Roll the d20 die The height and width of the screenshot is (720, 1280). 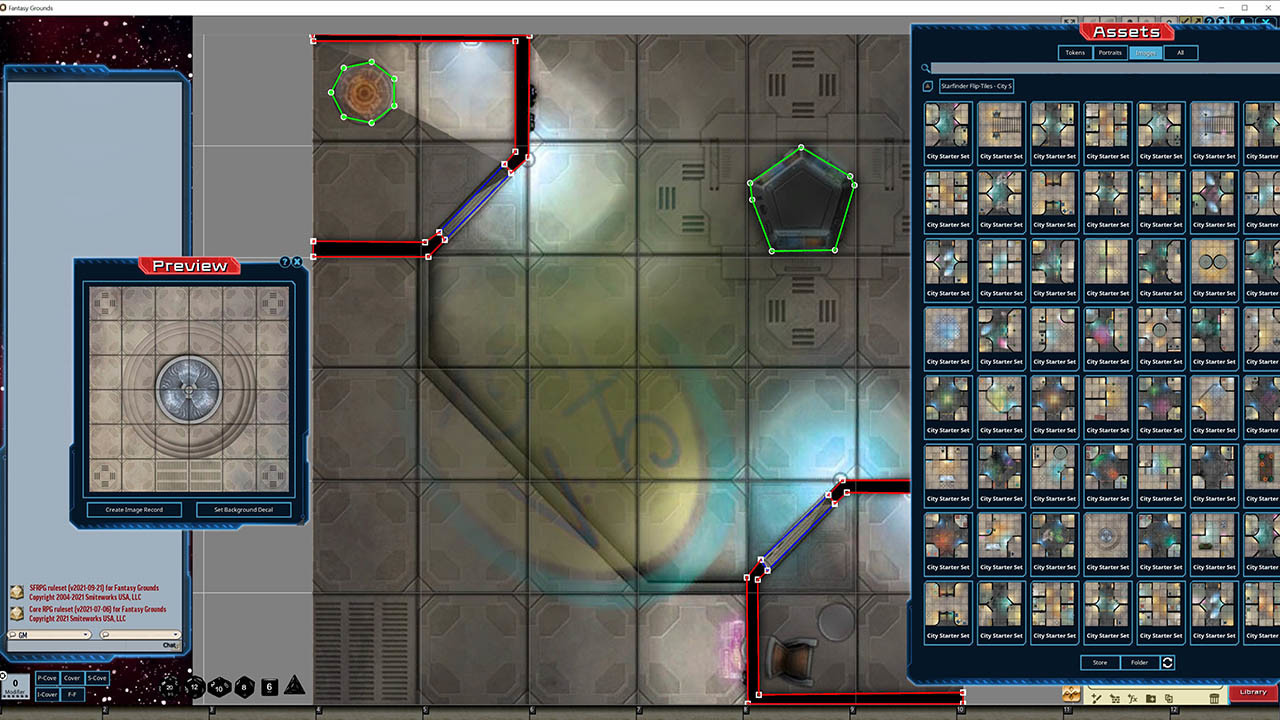[169, 688]
